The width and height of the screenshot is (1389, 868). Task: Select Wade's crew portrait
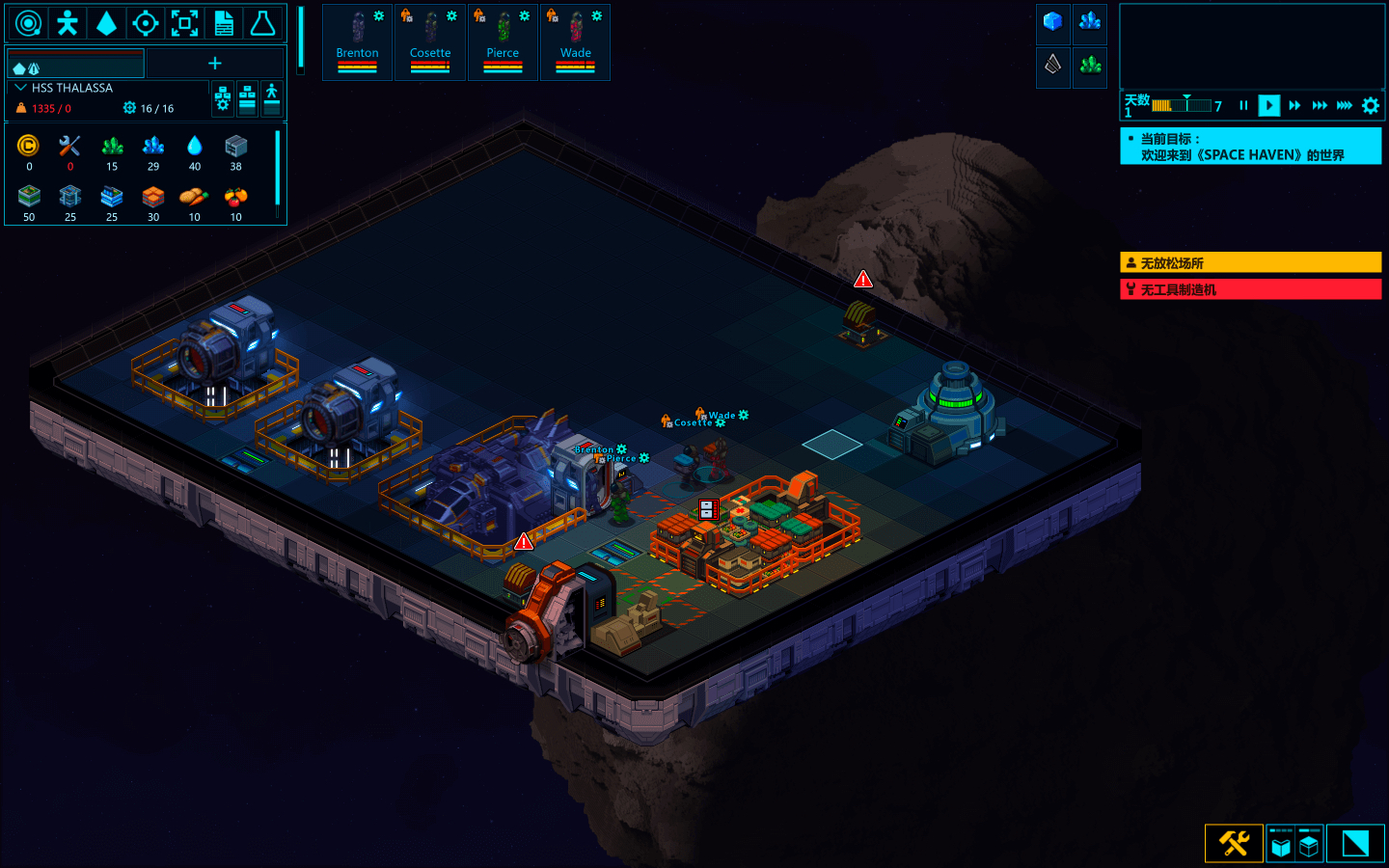[x=575, y=42]
